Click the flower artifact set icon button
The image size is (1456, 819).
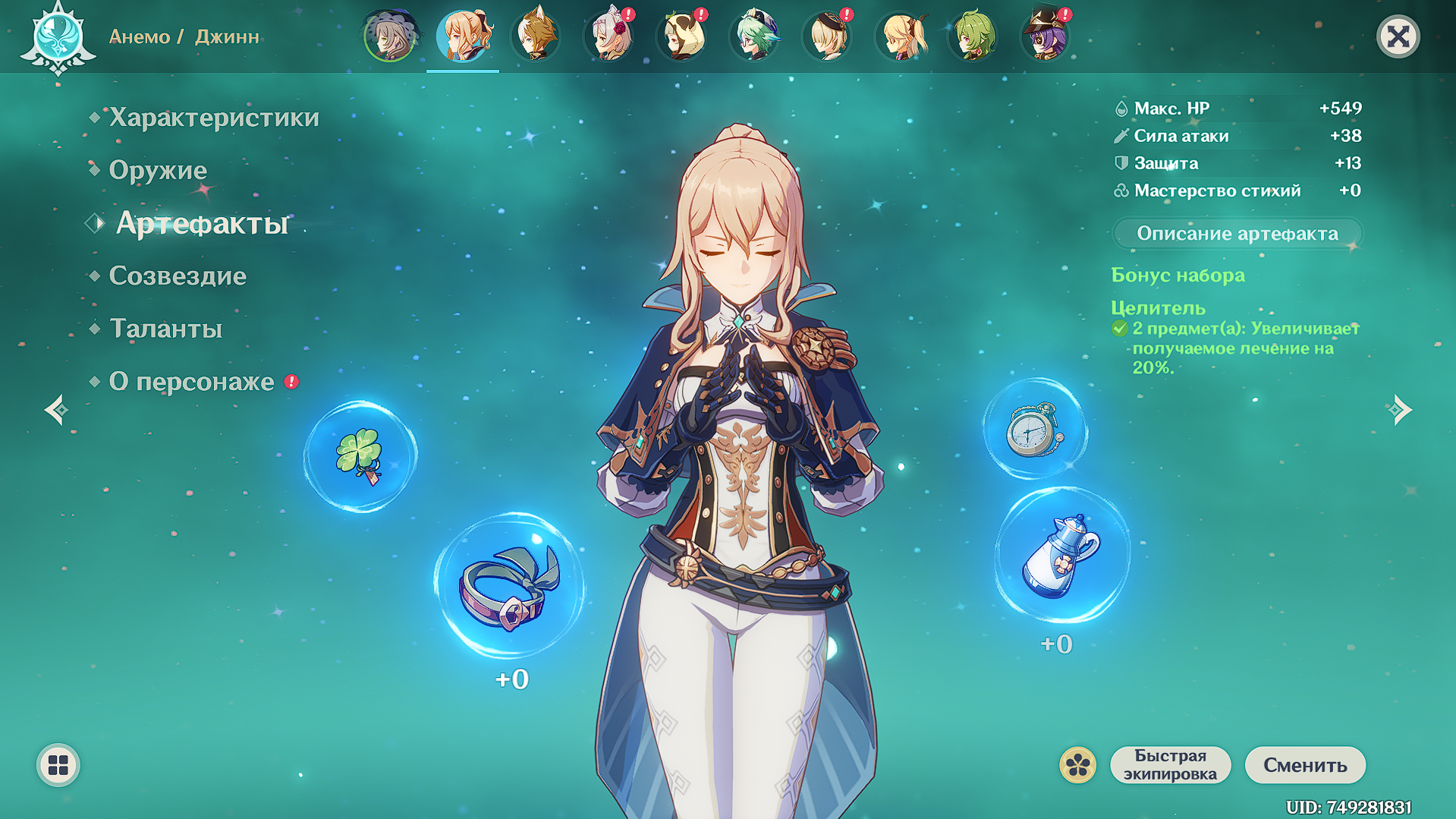click(1077, 764)
